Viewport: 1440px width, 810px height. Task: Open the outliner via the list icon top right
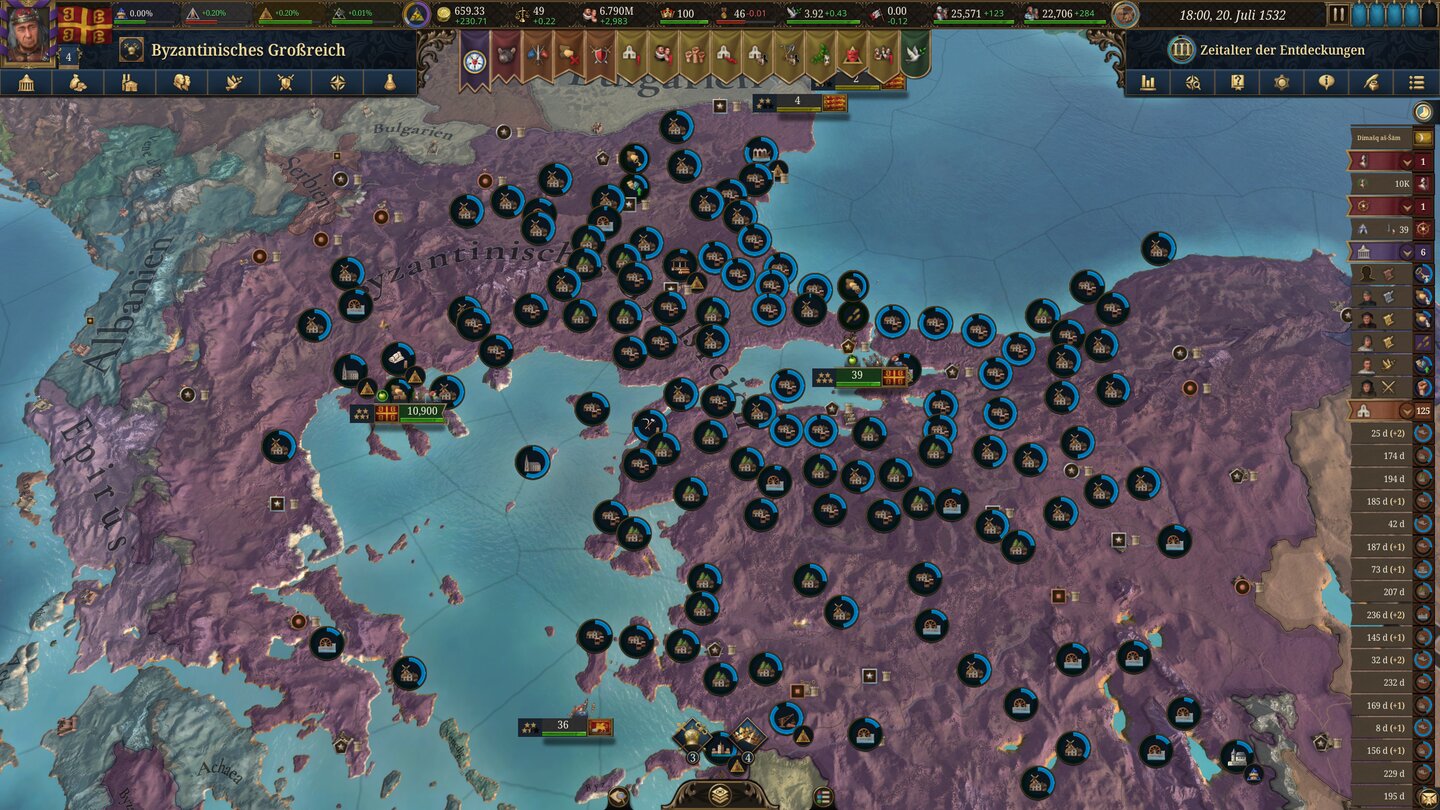[x=1417, y=82]
